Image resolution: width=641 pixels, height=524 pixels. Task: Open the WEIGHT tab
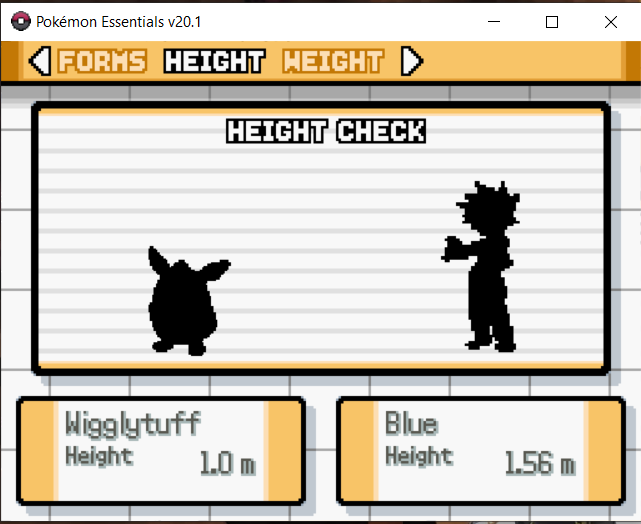coord(333,62)
